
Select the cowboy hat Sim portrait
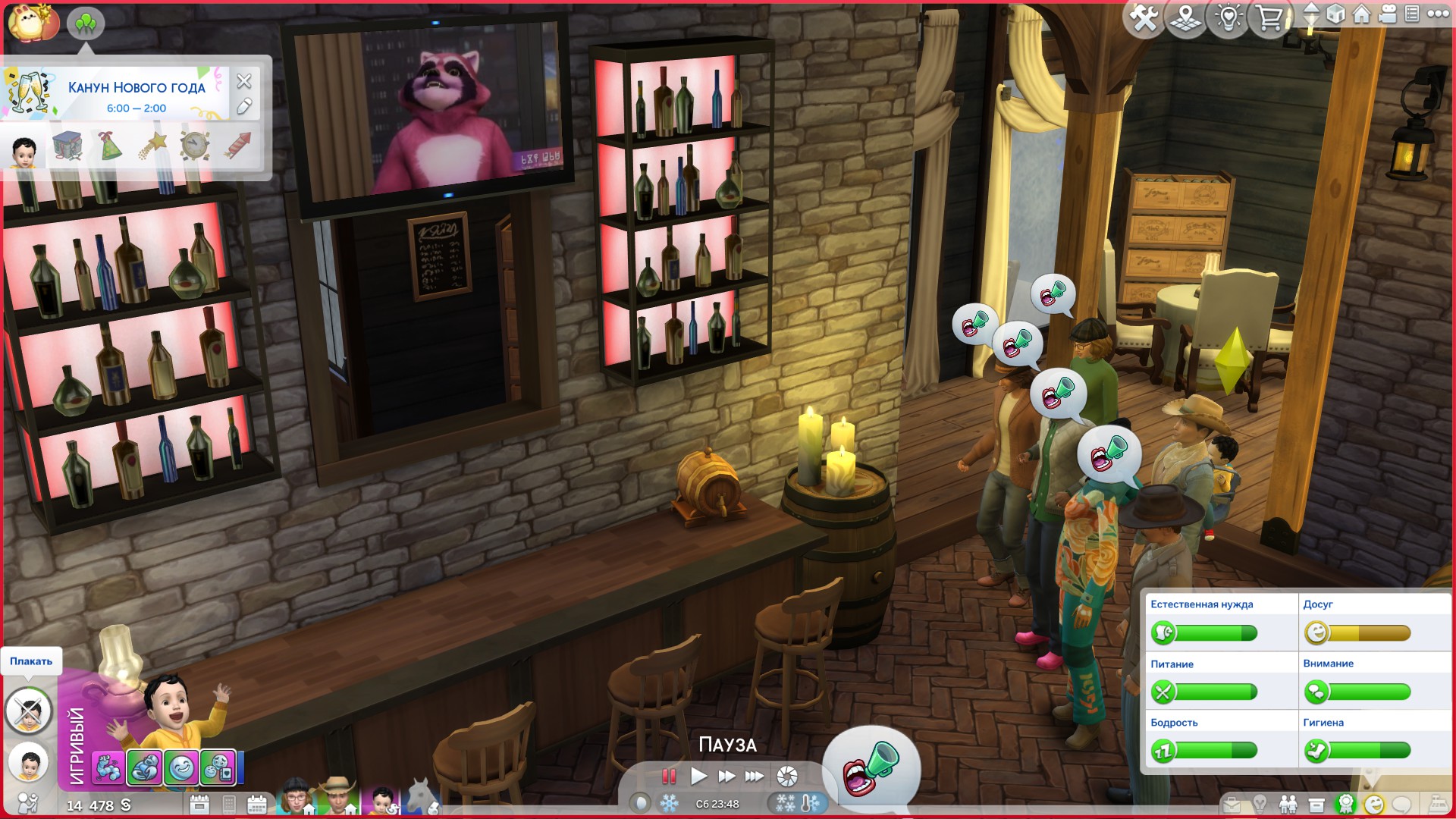point(338,797)
